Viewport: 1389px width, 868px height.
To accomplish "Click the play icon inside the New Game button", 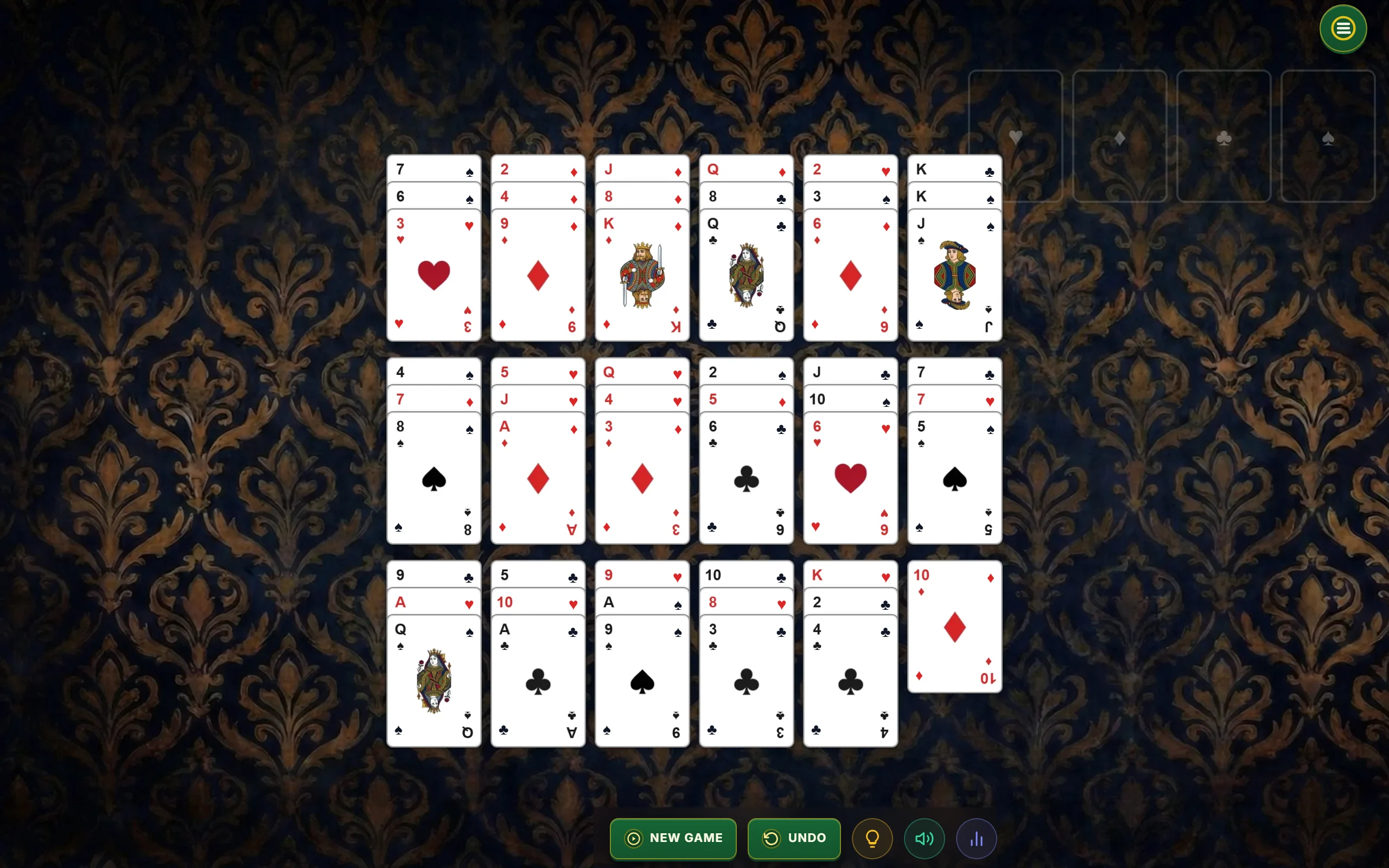I will click(633, 838).
